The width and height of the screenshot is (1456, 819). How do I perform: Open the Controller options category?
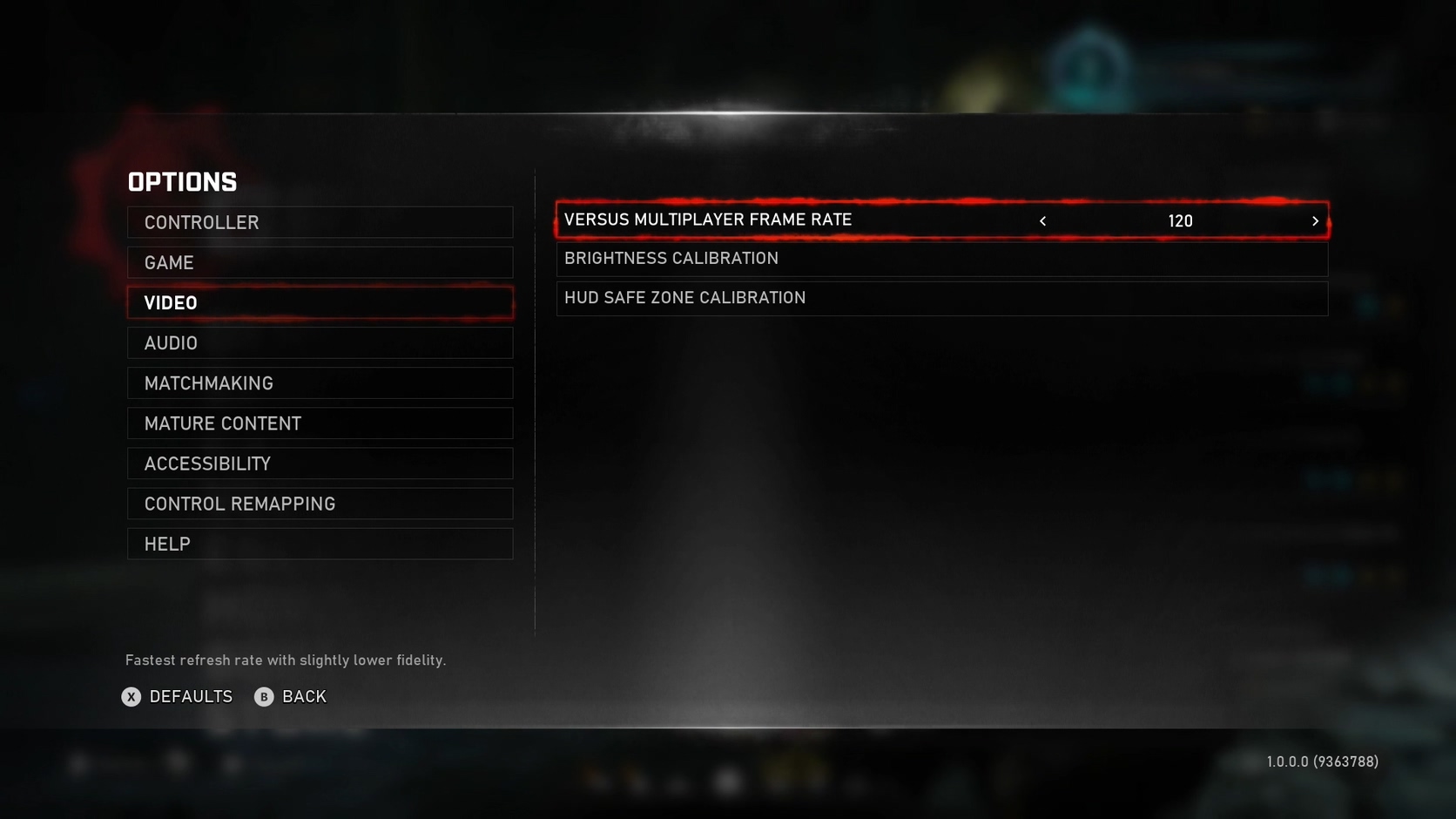coord(320,222)
